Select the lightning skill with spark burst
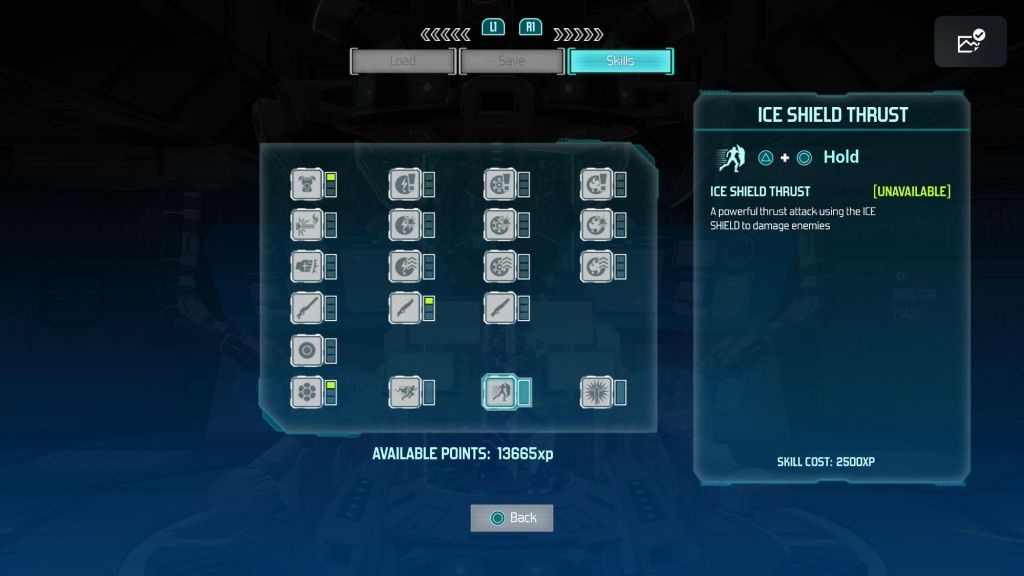Viewport: 1024px width, 576px height. pyautogui.click(x=404, y=225)
